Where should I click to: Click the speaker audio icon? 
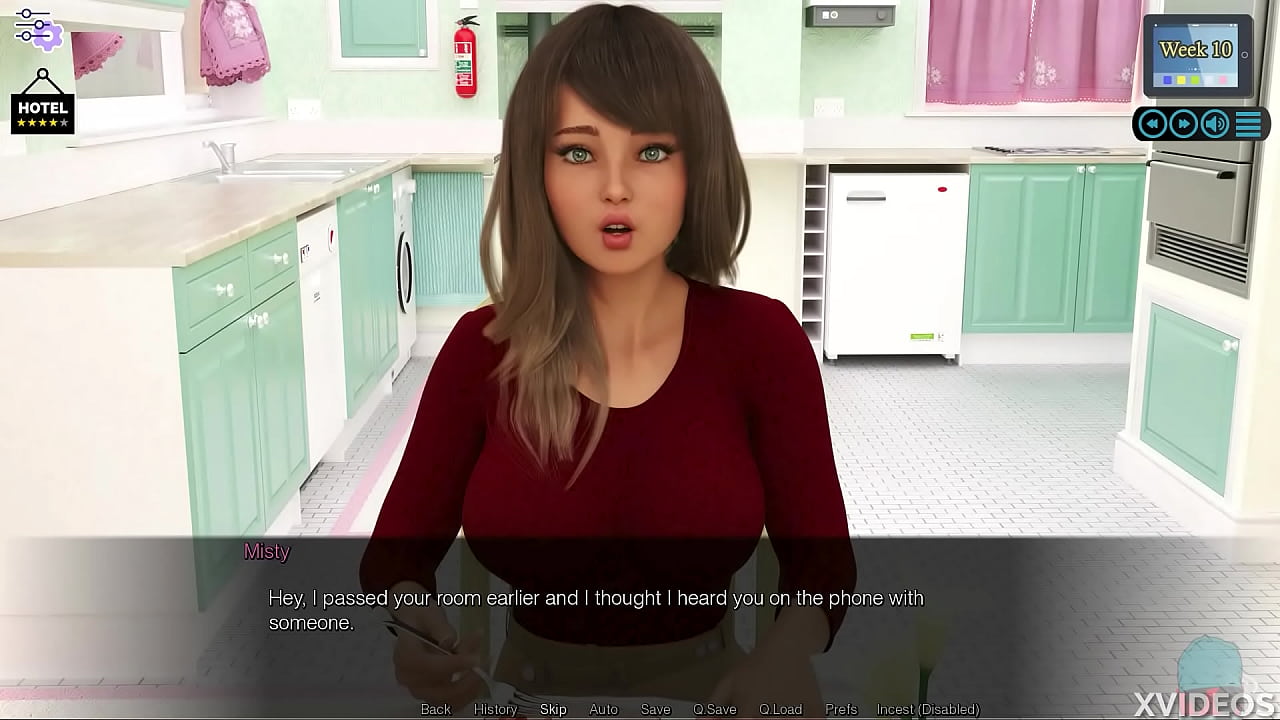coord(1214,123)
